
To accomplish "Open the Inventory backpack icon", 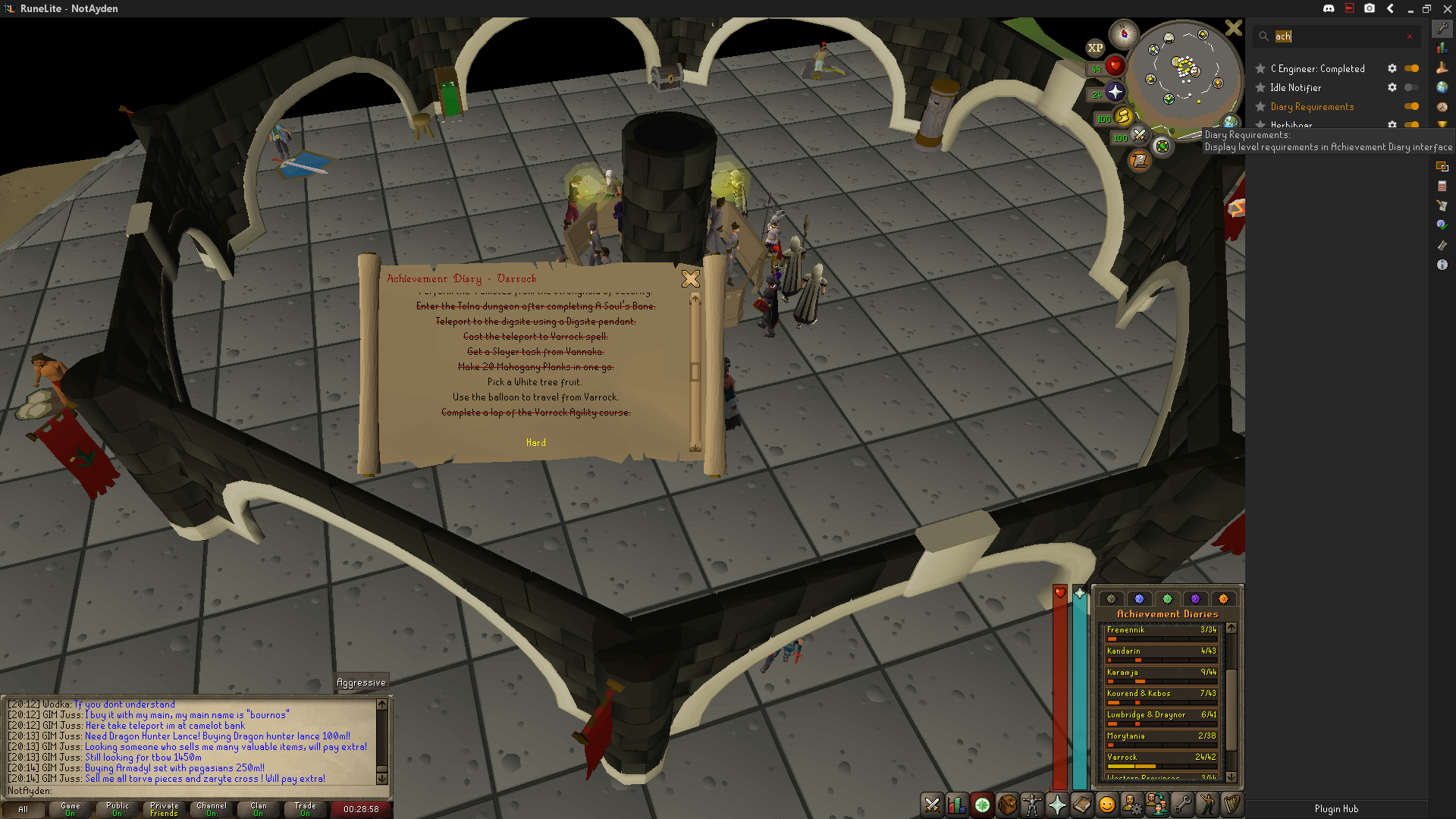I will point(1007,805).
